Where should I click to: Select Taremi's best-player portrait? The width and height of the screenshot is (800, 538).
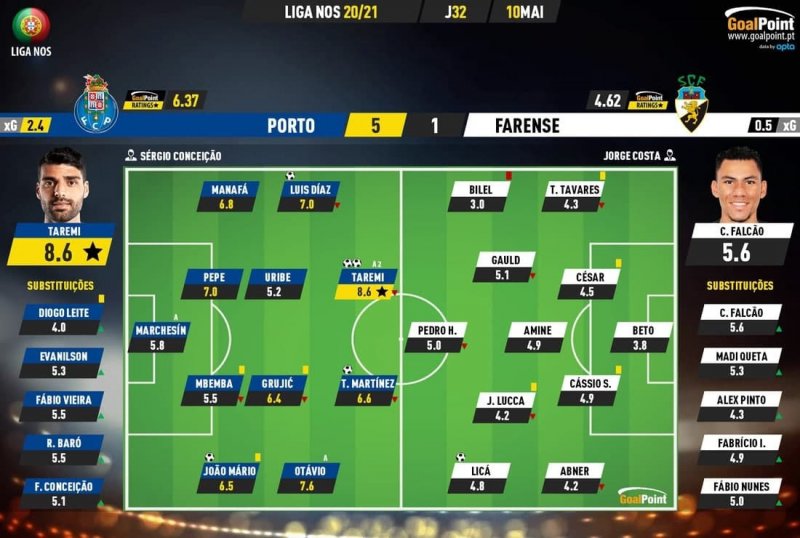point(62,186)
